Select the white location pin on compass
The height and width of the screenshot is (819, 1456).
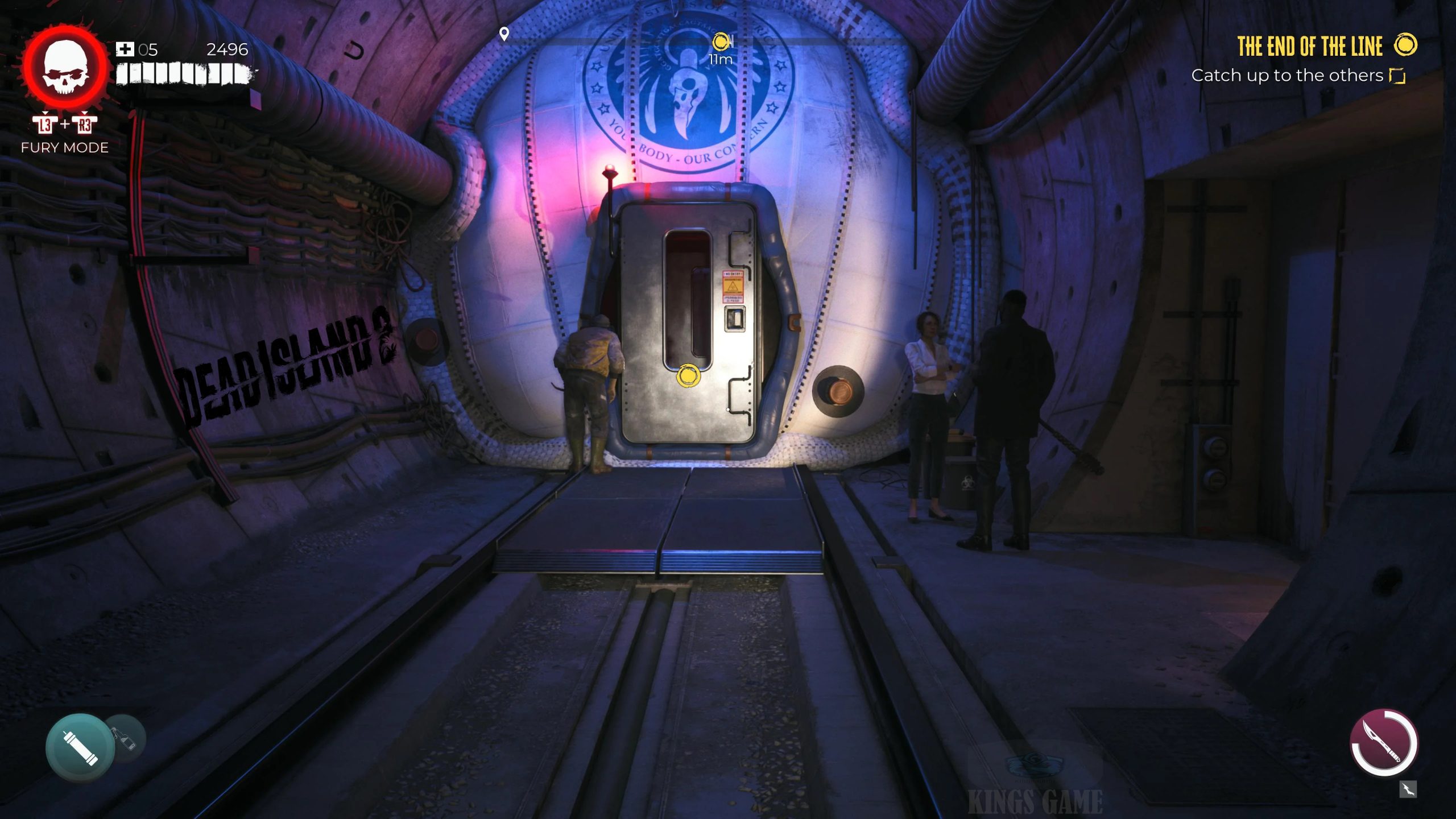(504, 34)
